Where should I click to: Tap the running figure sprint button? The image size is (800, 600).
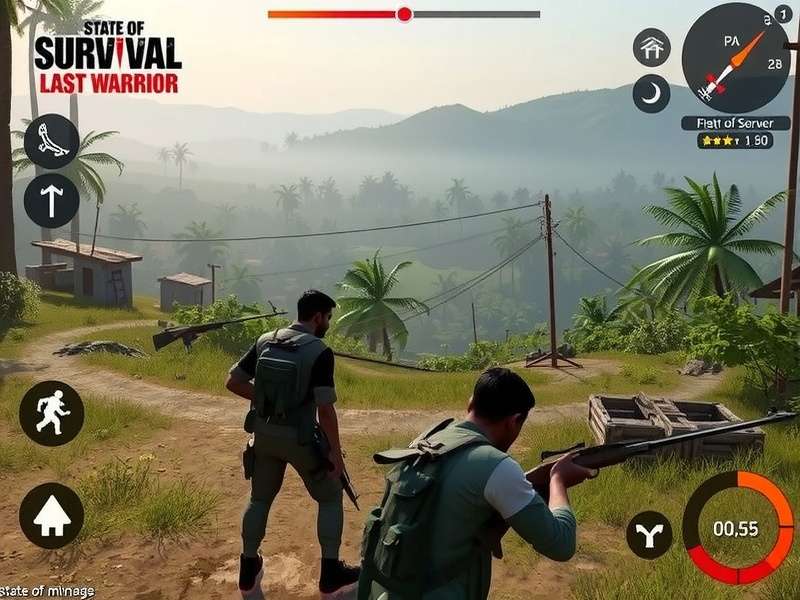pos(51,412)
